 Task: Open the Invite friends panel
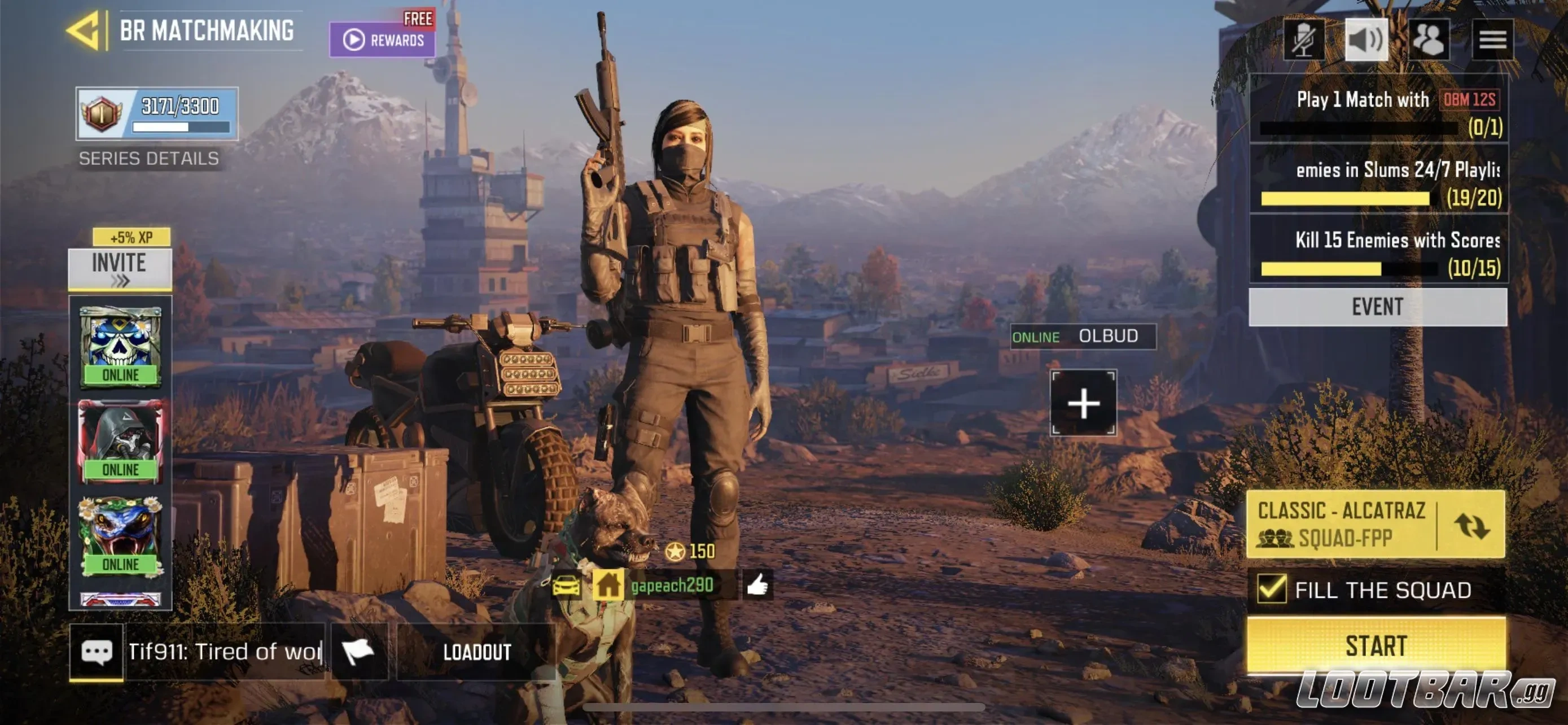[x=120, y=268]
